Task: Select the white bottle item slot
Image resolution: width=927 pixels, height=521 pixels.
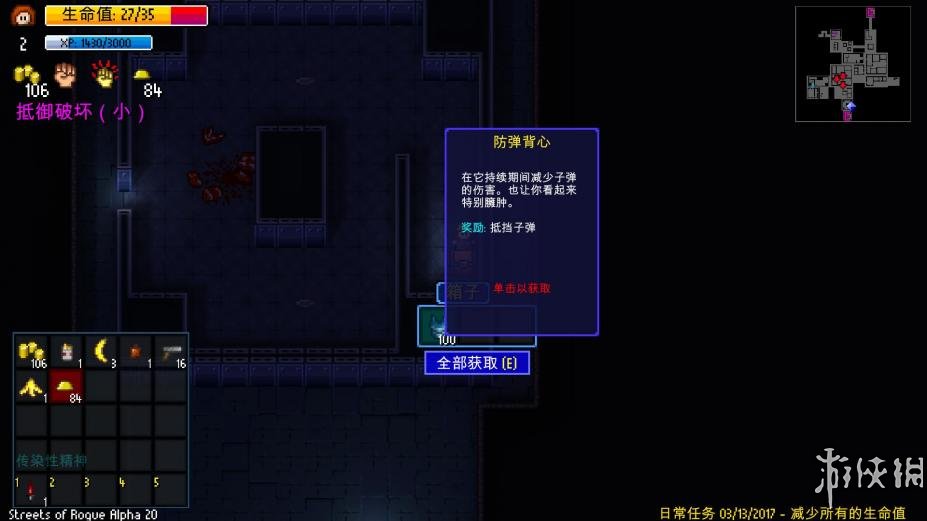Action: pyautogui.click(x=67, y=351)
